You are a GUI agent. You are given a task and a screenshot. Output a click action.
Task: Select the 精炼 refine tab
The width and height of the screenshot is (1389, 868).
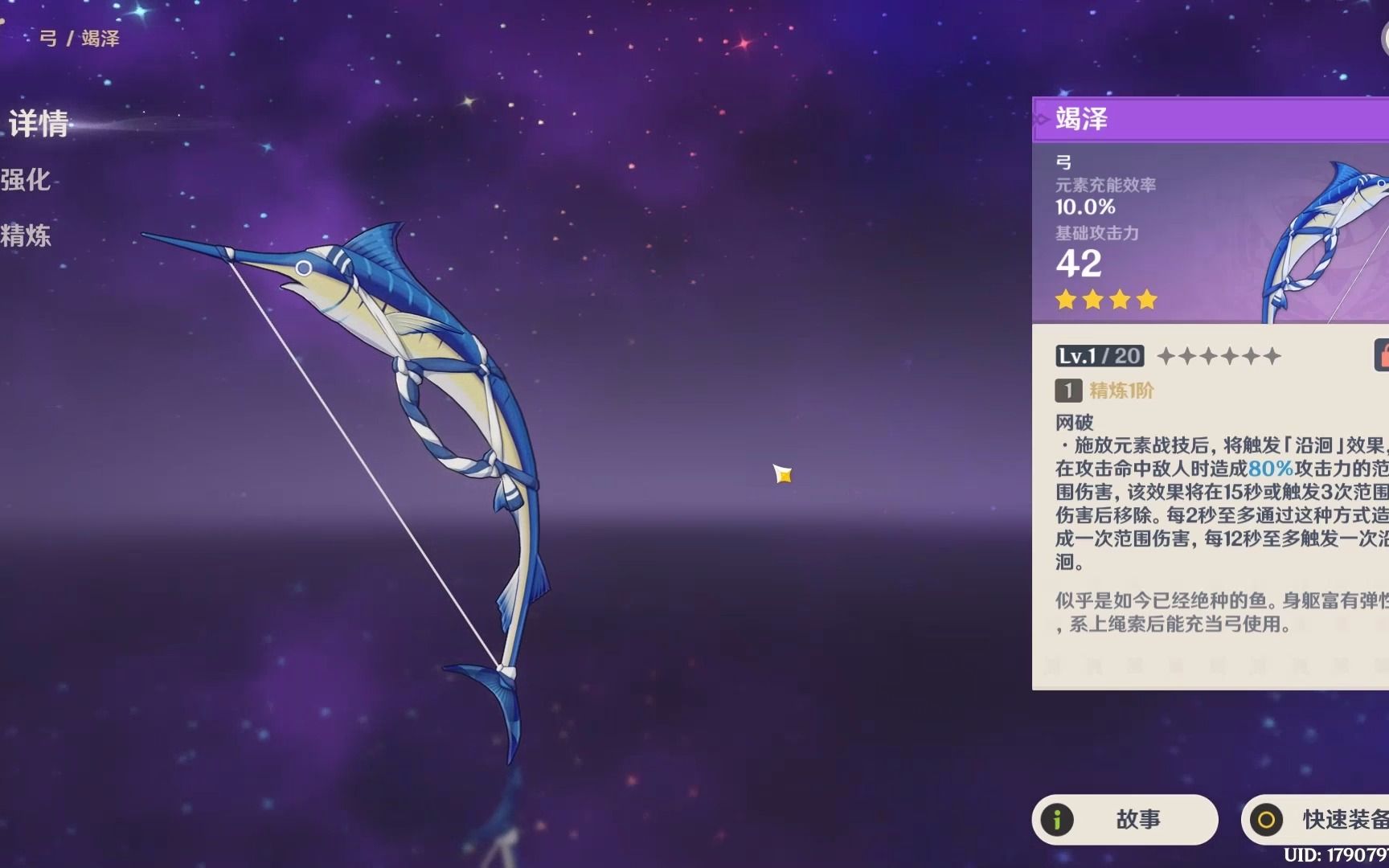(x=26, y=235)
